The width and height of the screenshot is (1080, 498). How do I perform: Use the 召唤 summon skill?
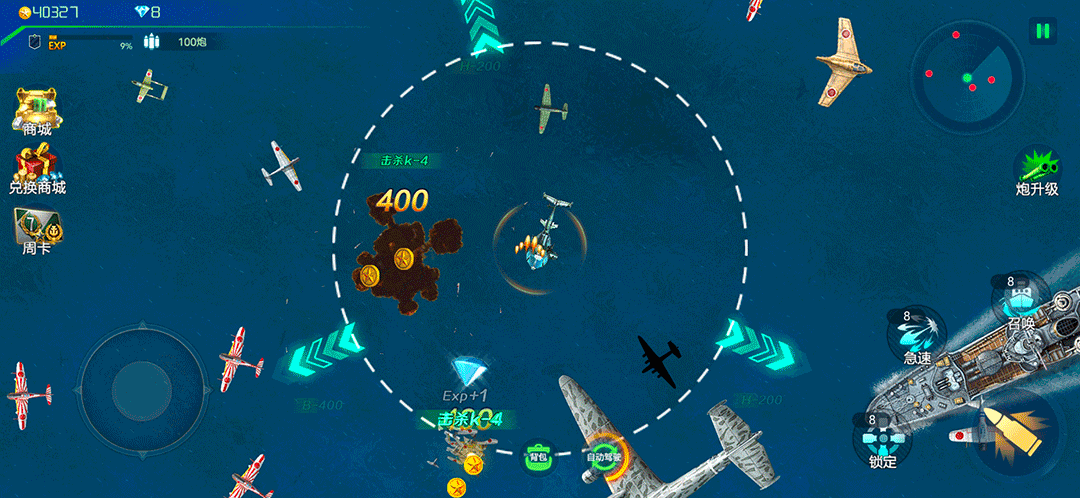(1020, 301)
